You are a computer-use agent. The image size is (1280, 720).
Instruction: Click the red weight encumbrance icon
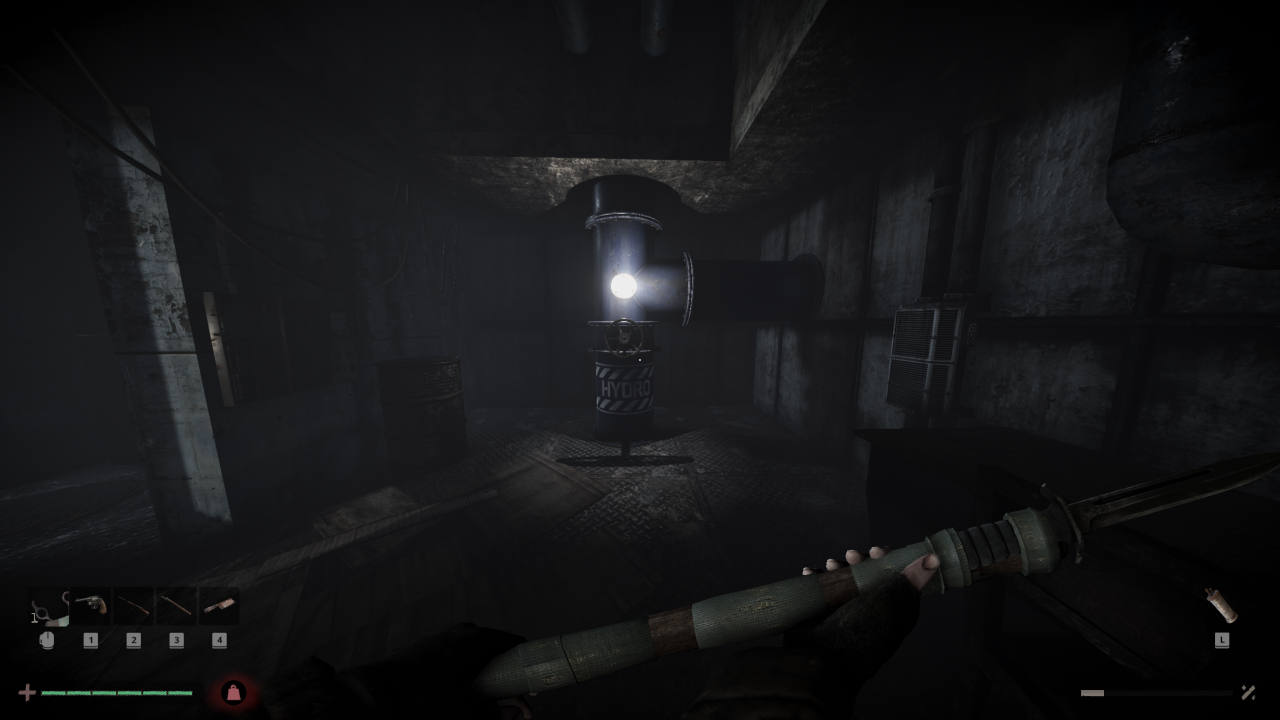[233, 692]
